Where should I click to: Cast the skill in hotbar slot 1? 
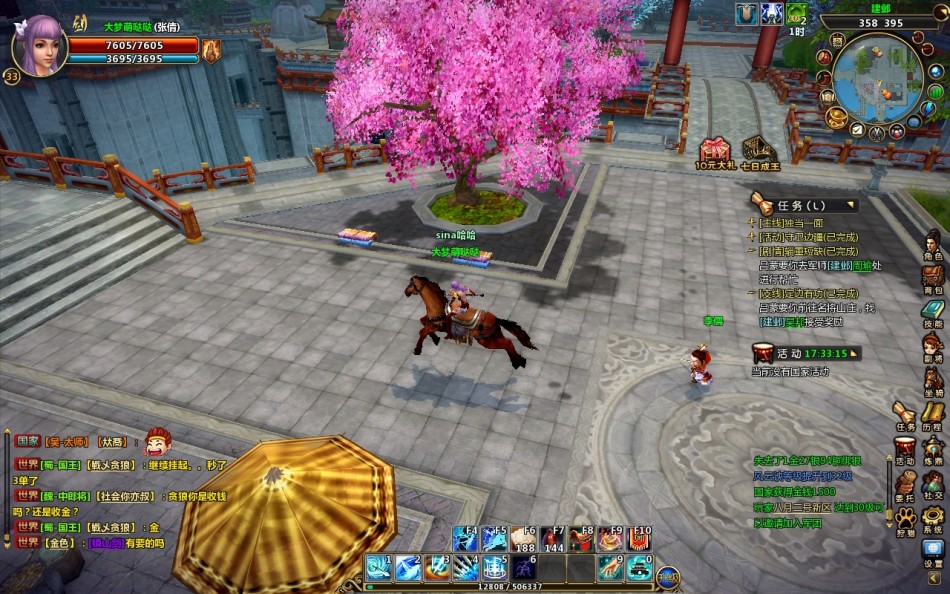378,568
